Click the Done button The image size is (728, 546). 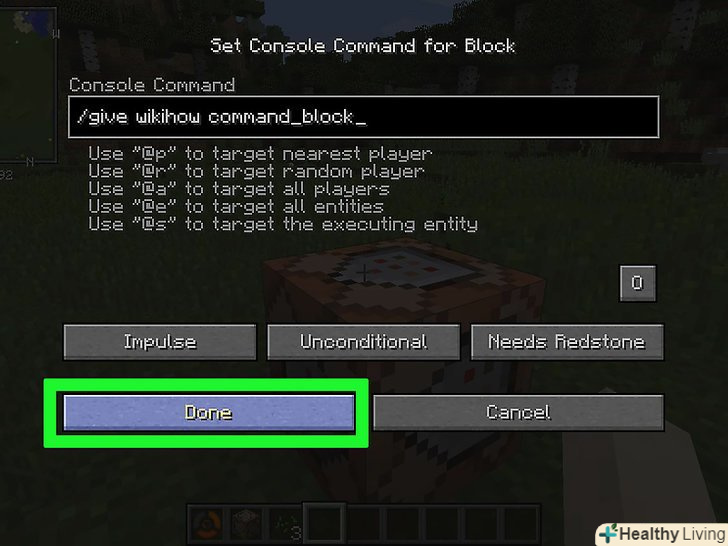coord(208,412)
